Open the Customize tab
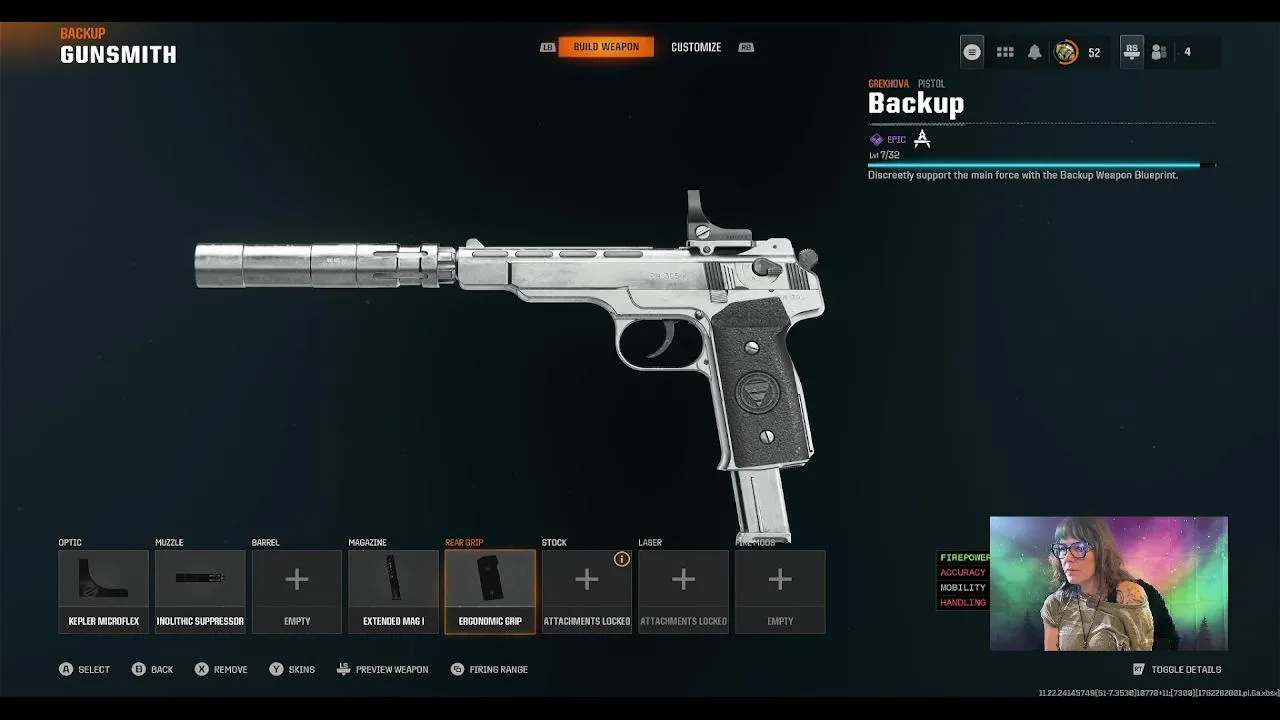Image resolution: width=1280 pixels, height=720 pixels. [x=696, y=47]
